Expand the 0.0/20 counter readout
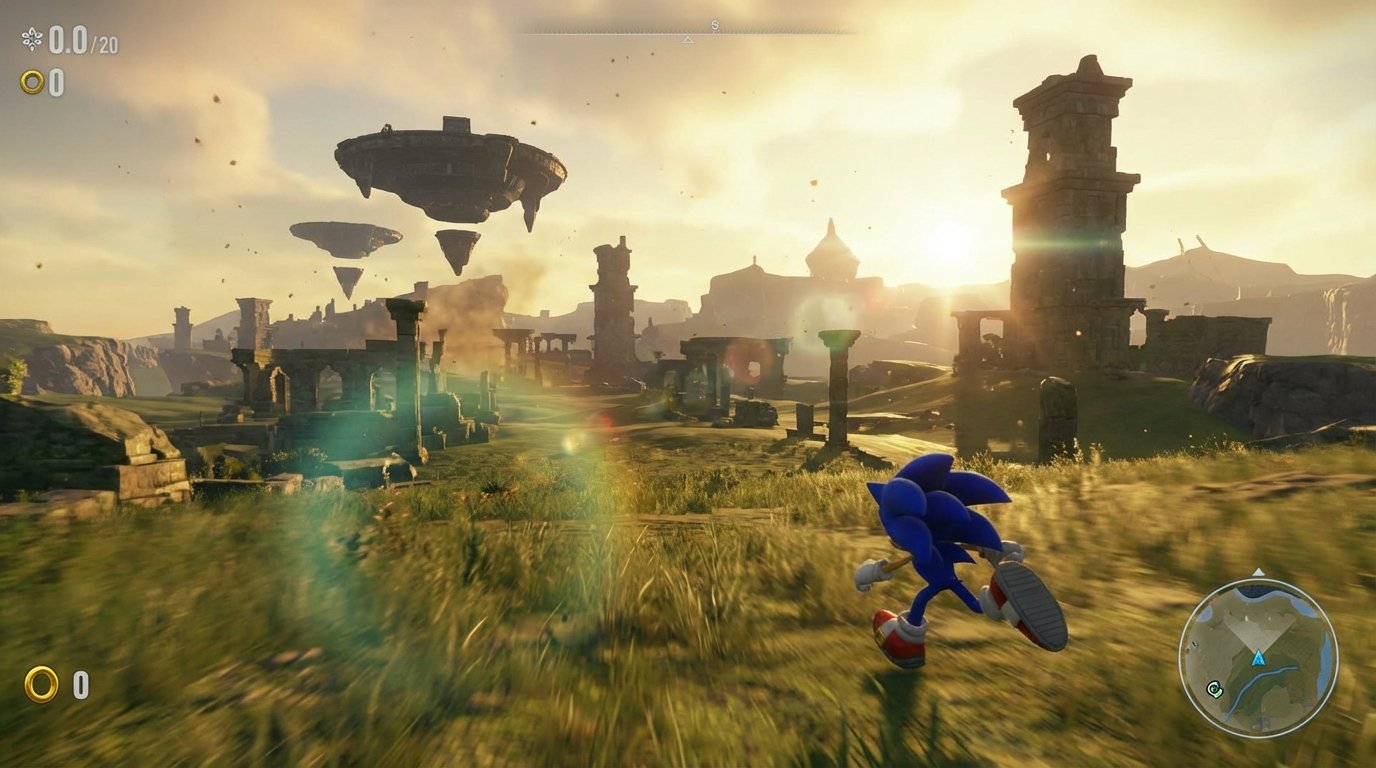 click(x=80, y=40)
